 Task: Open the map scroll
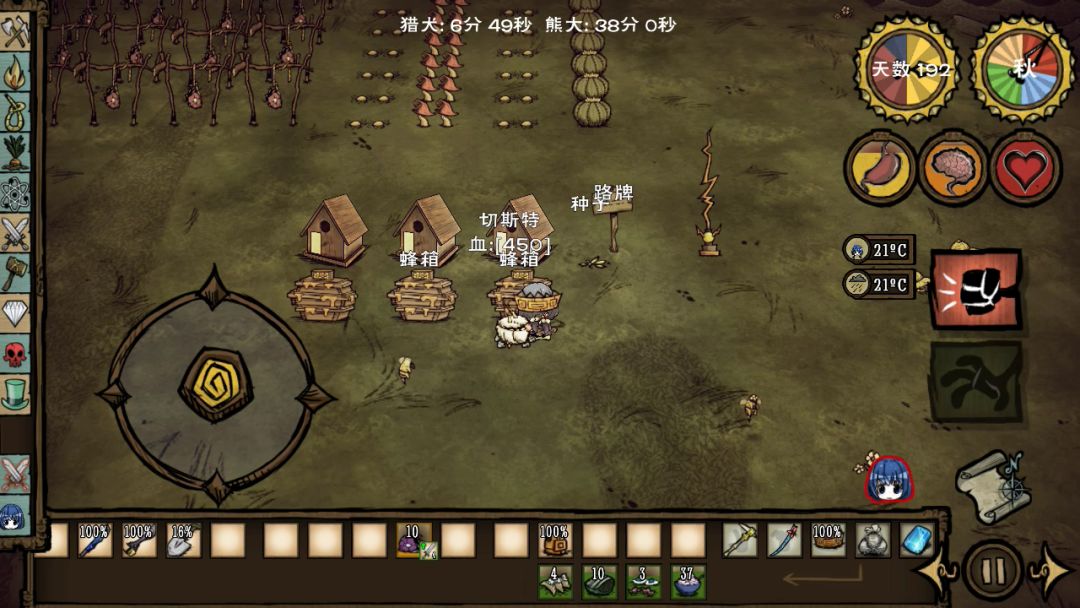click(x=990, y=486)
